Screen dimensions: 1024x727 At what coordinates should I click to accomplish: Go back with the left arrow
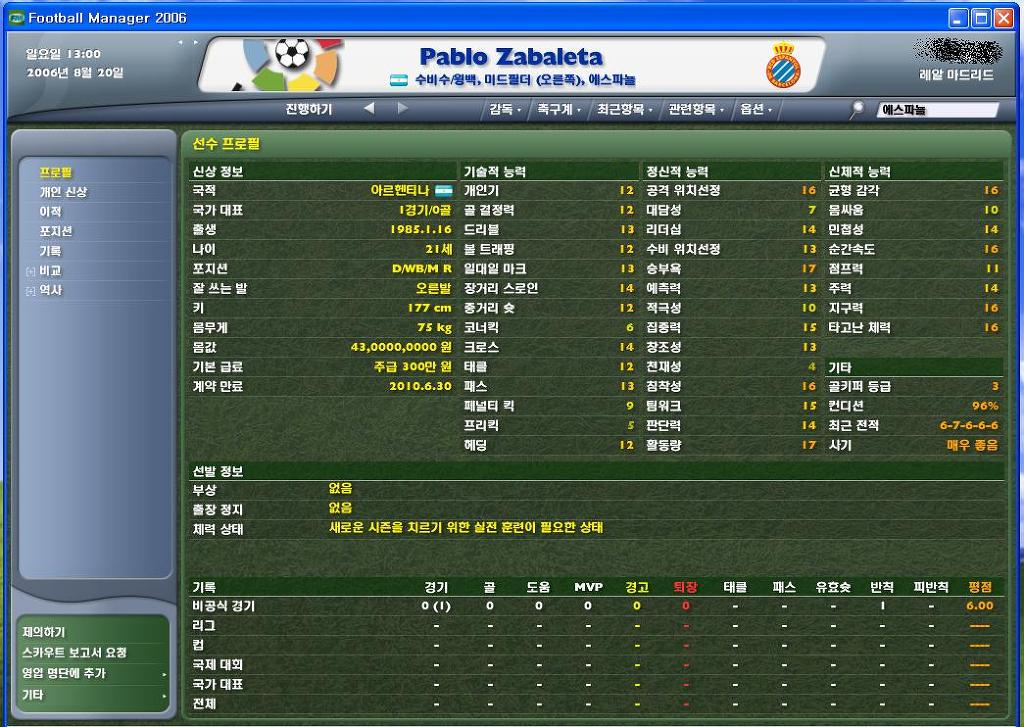[369, 109]
